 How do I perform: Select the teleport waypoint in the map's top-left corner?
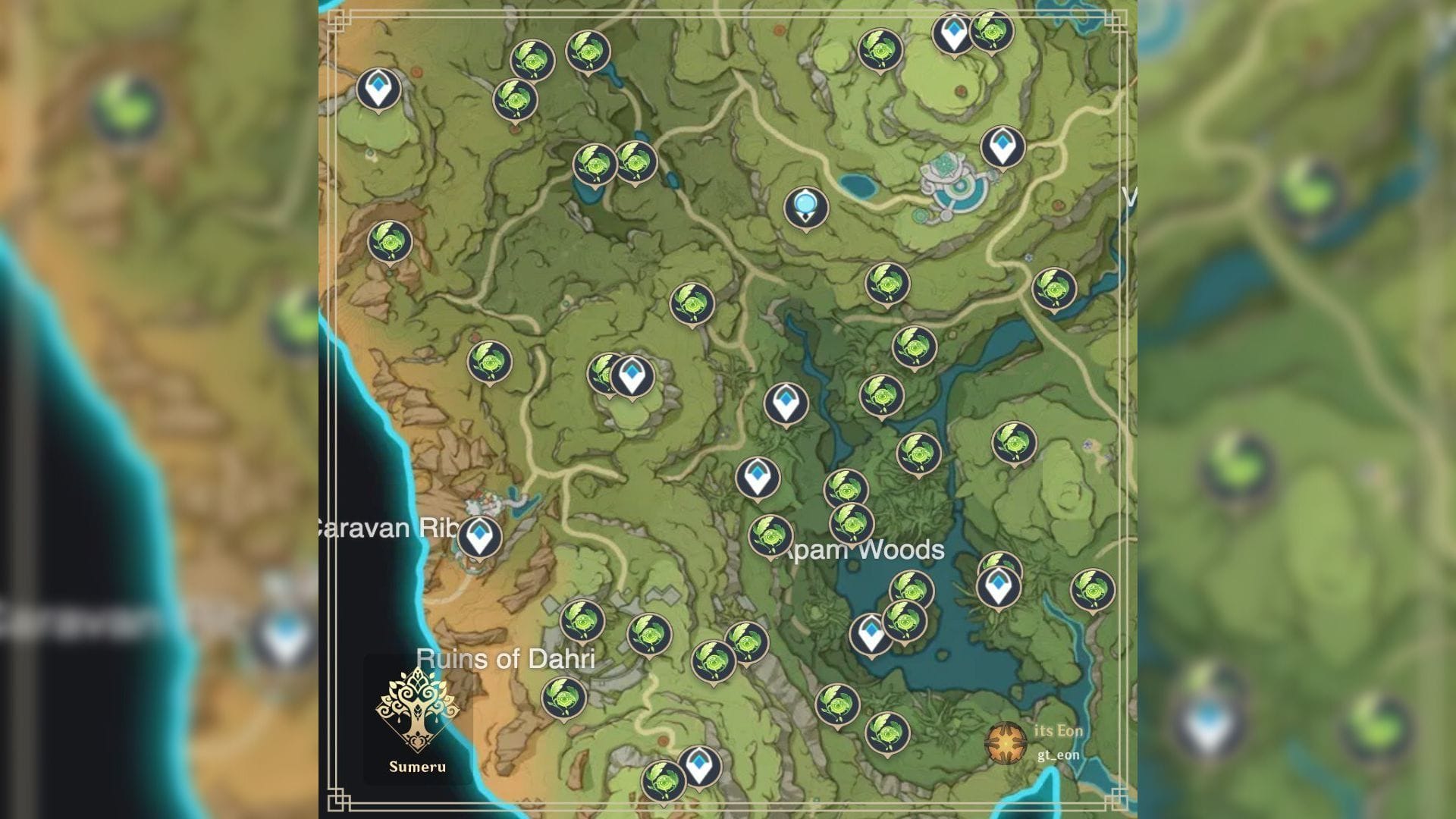pos(378,88)
